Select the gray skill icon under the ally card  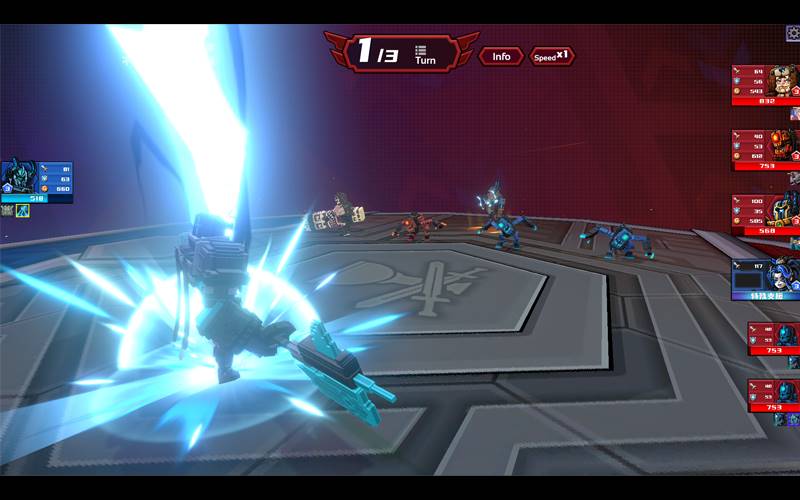click(x=7, y=211)
